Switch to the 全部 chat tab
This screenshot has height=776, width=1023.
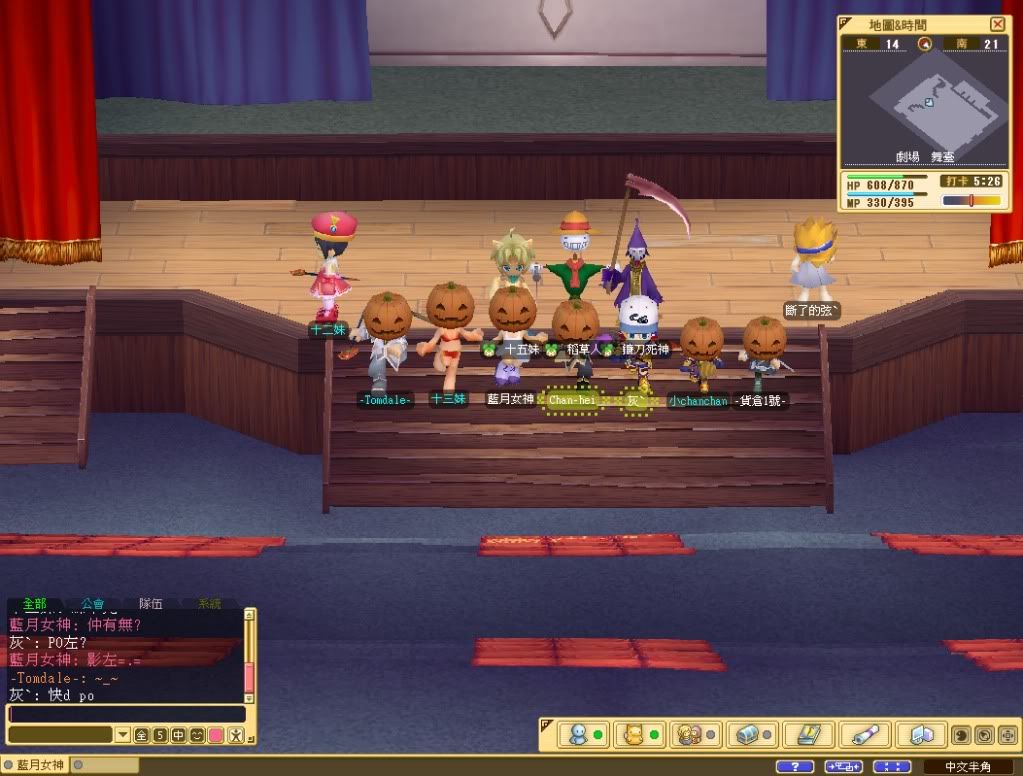[35, 604]
